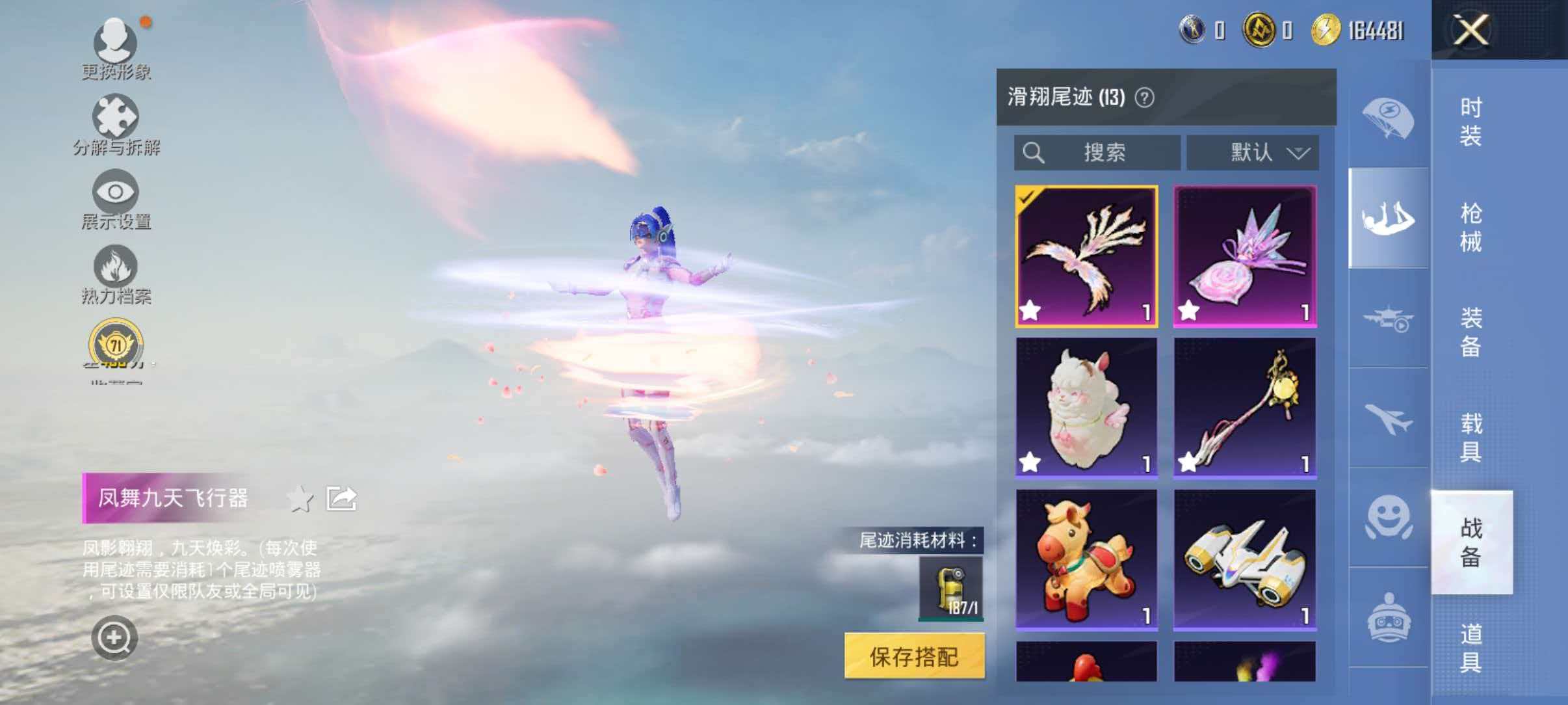Image resolution: width=1568 pixels, height=705 pixels.
Task: Click the 搜索 search field
Action: point(1105,153)
